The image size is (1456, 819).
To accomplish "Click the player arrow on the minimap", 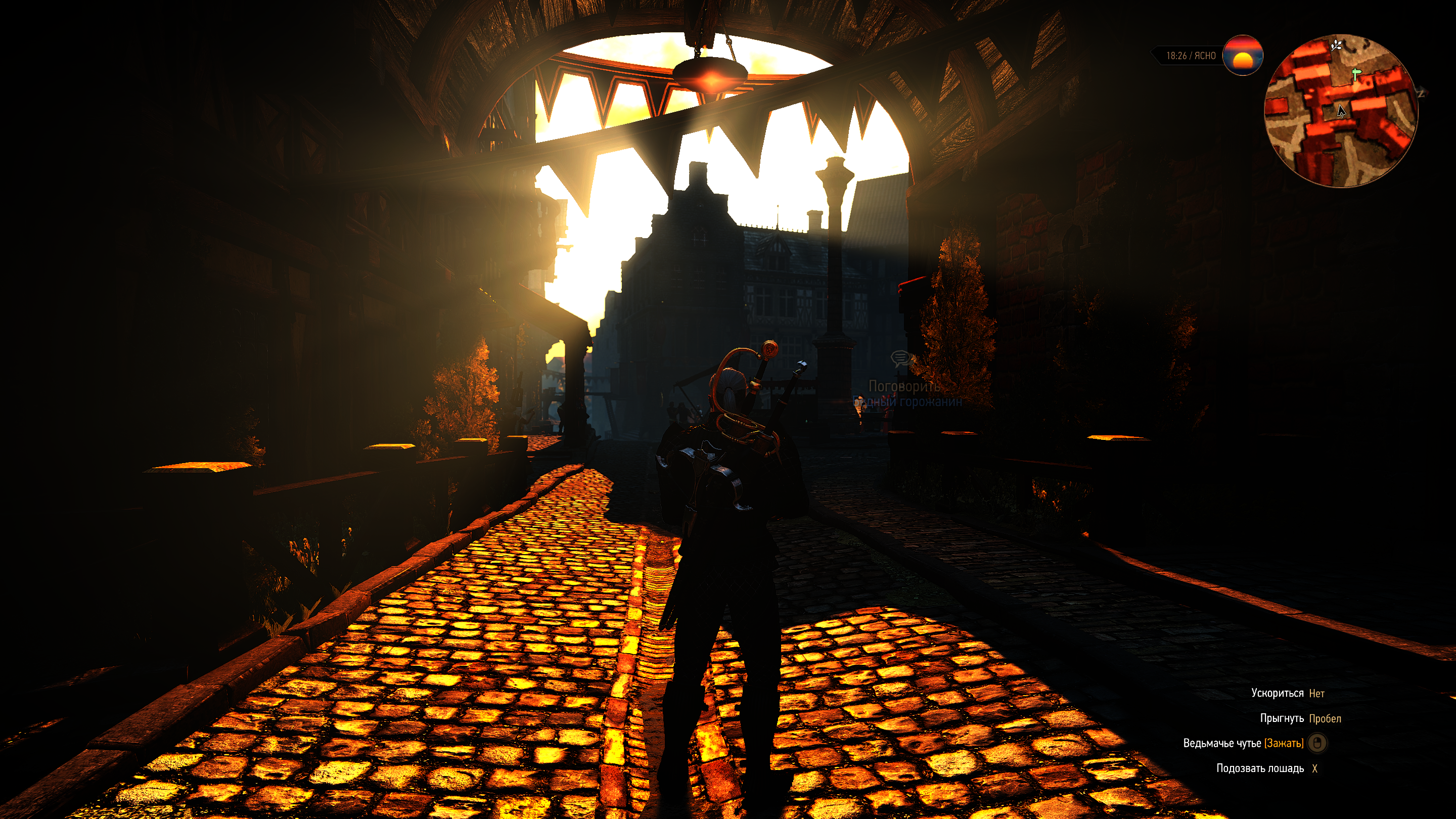I will [x=1341, y=111].
